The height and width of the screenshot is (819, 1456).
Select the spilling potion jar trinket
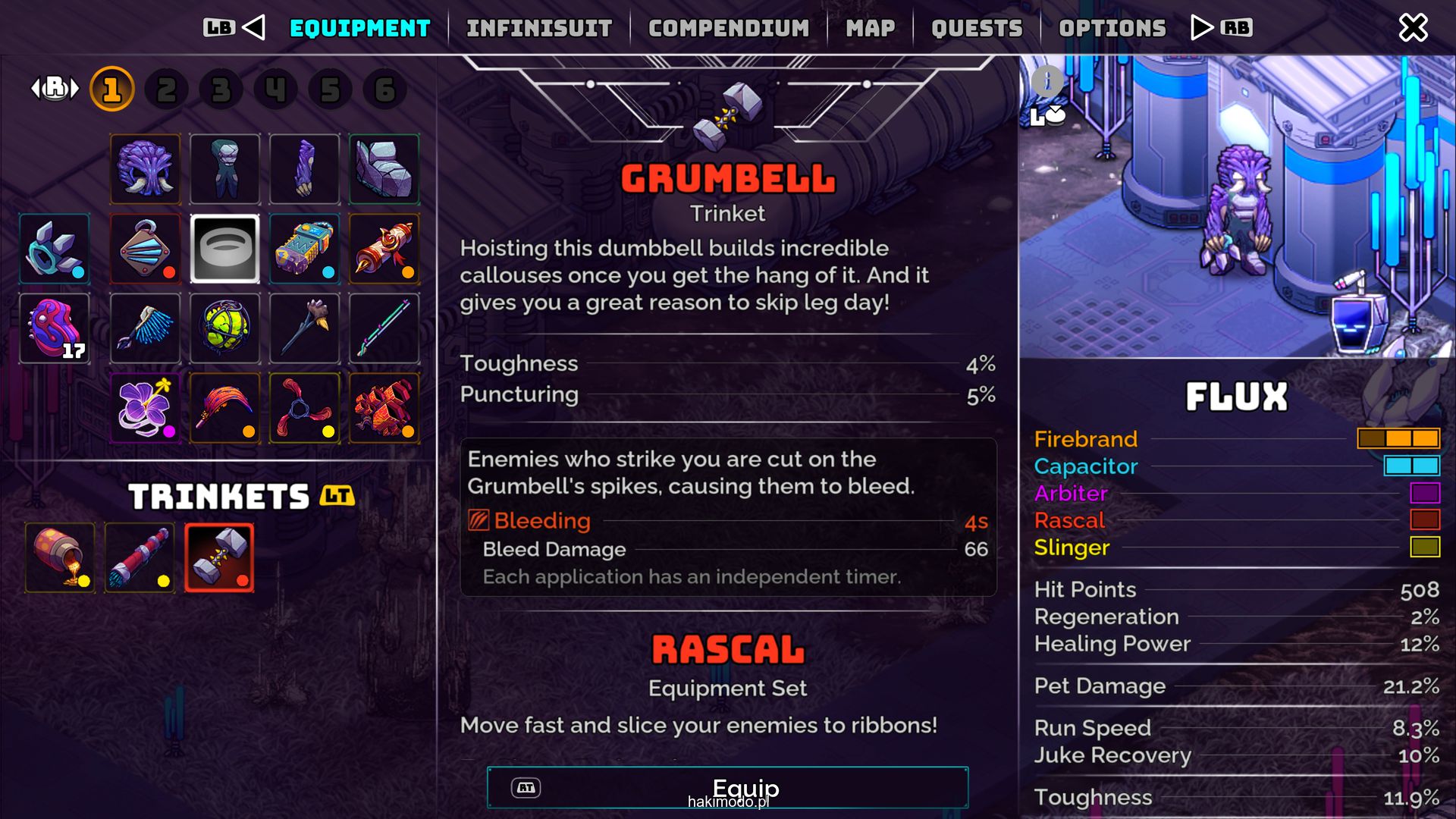tap(60, 557)
